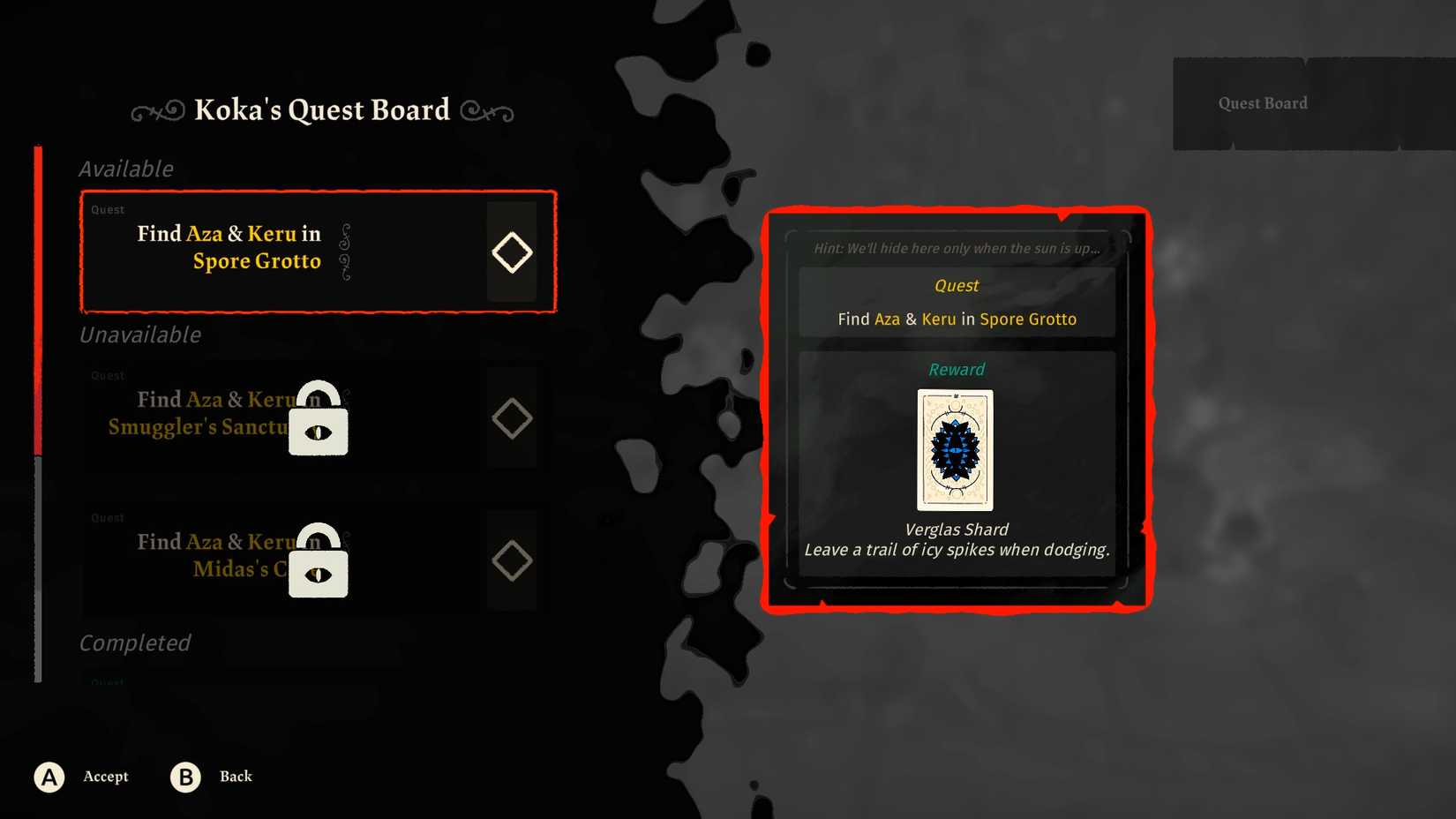Collapse the Available section header

(x=125, y=169)
